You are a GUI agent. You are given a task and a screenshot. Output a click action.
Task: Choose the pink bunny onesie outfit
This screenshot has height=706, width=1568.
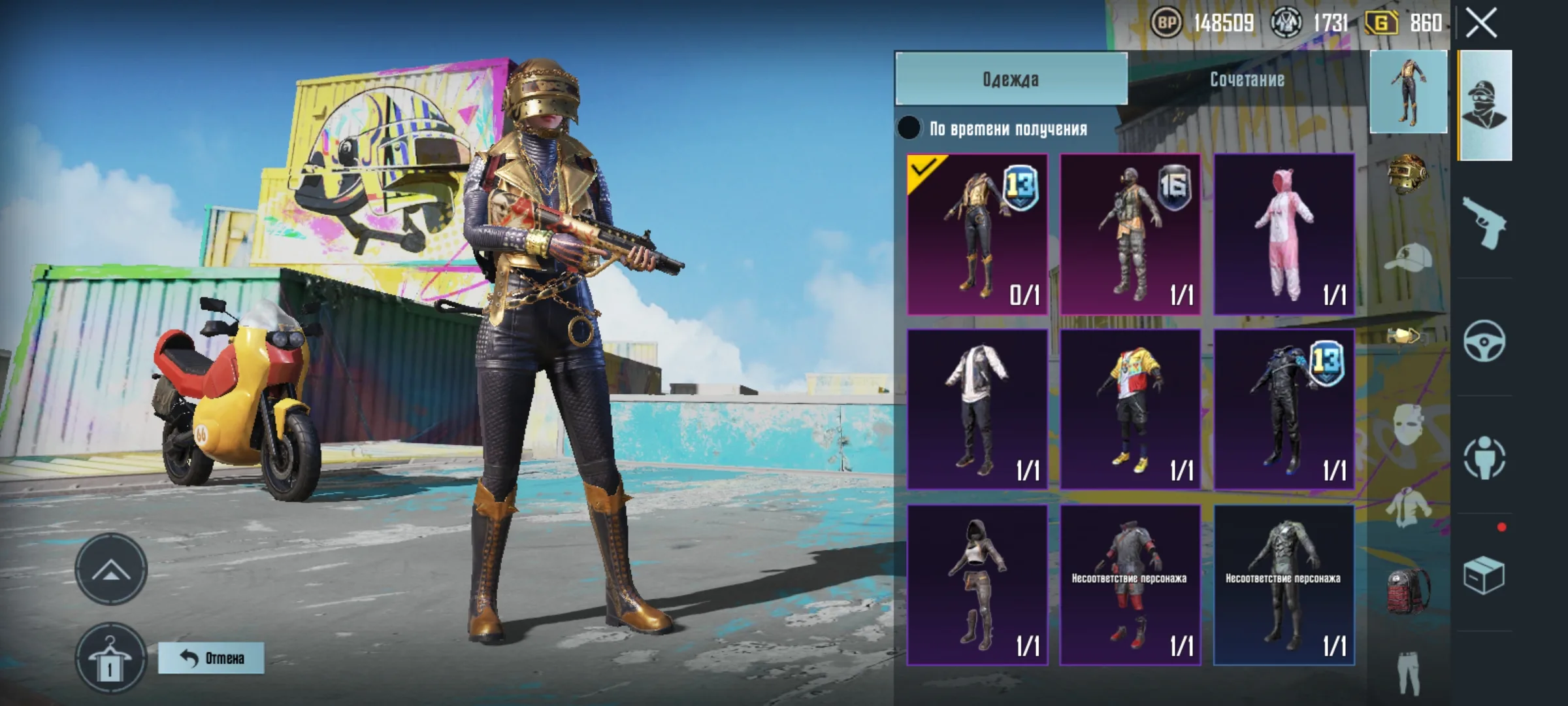tap(1284, 234)
